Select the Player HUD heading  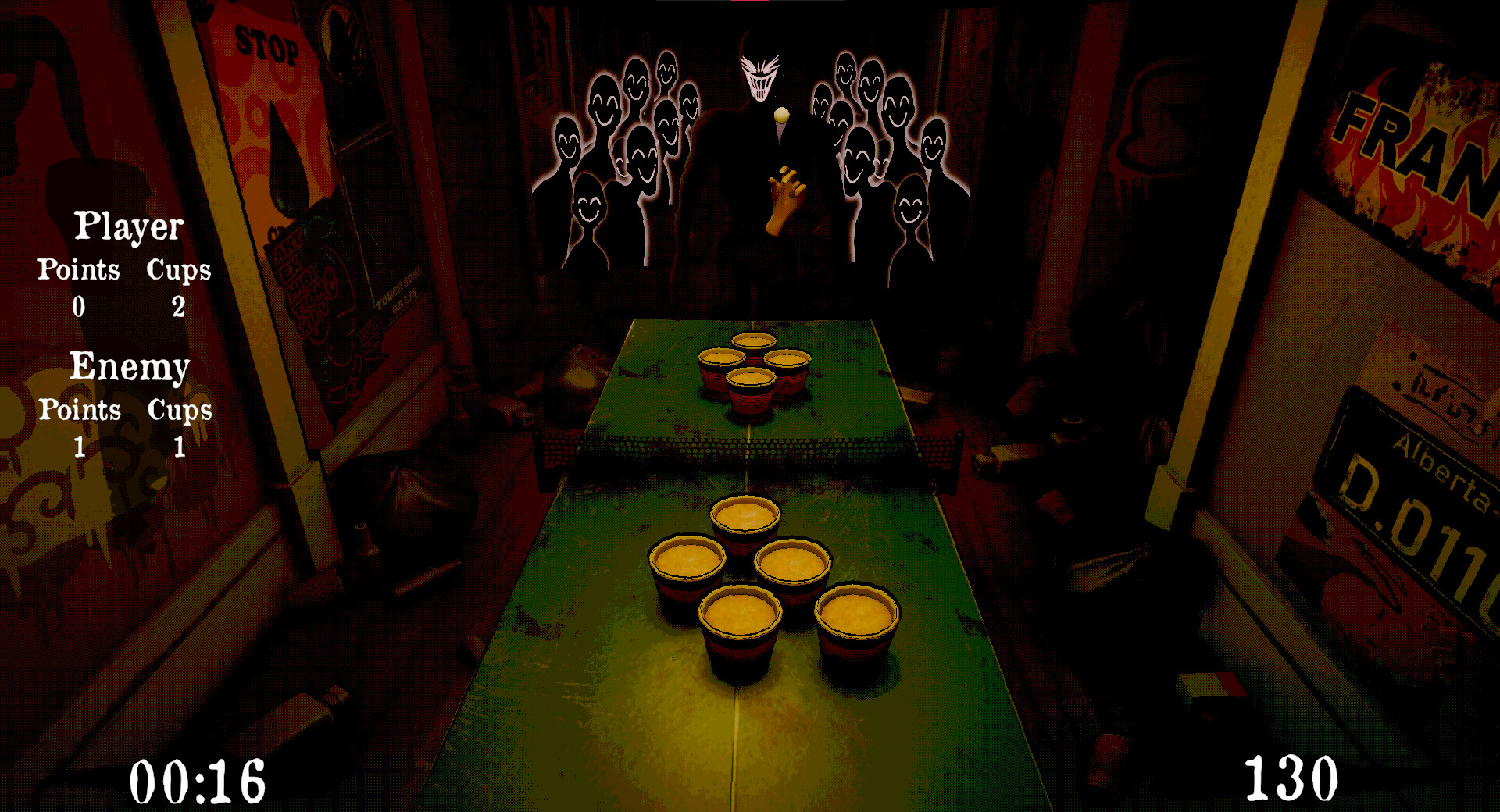point(127,228)
